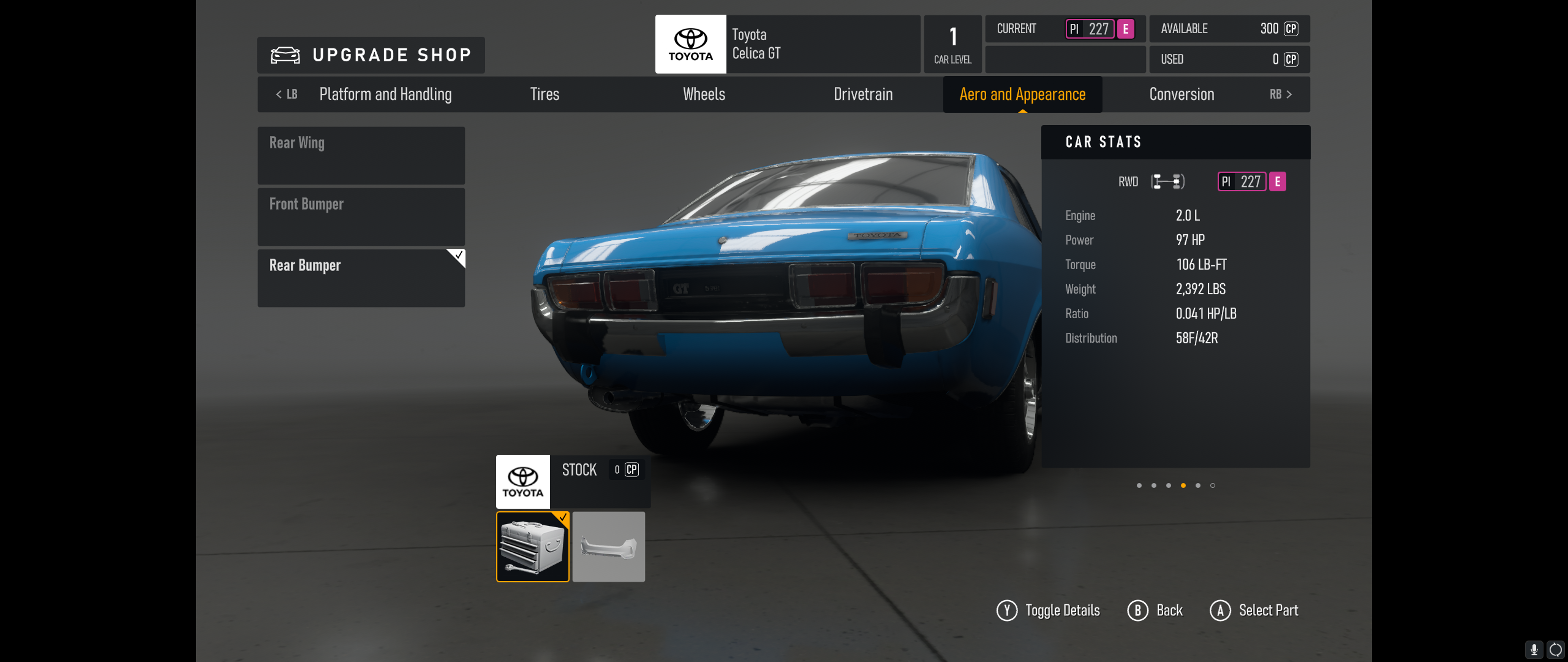Viewport: 1568px width, 662px height.
Task: Open the Front Bumper category
Action: (x=361, y=216)
